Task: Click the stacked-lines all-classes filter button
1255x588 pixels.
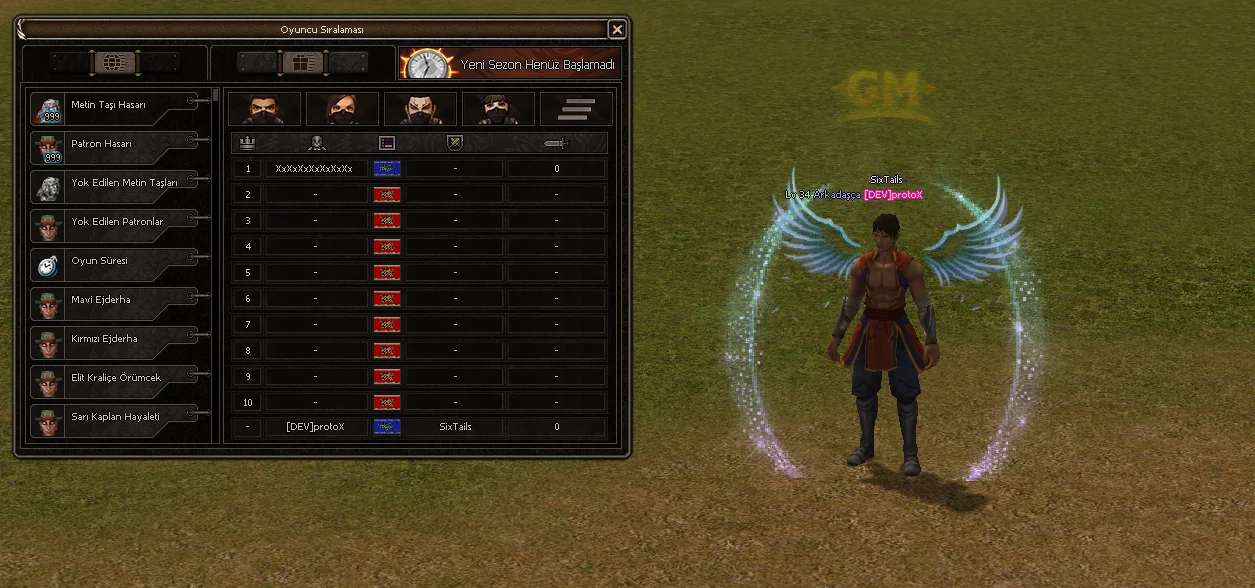Action: [576, 109]
